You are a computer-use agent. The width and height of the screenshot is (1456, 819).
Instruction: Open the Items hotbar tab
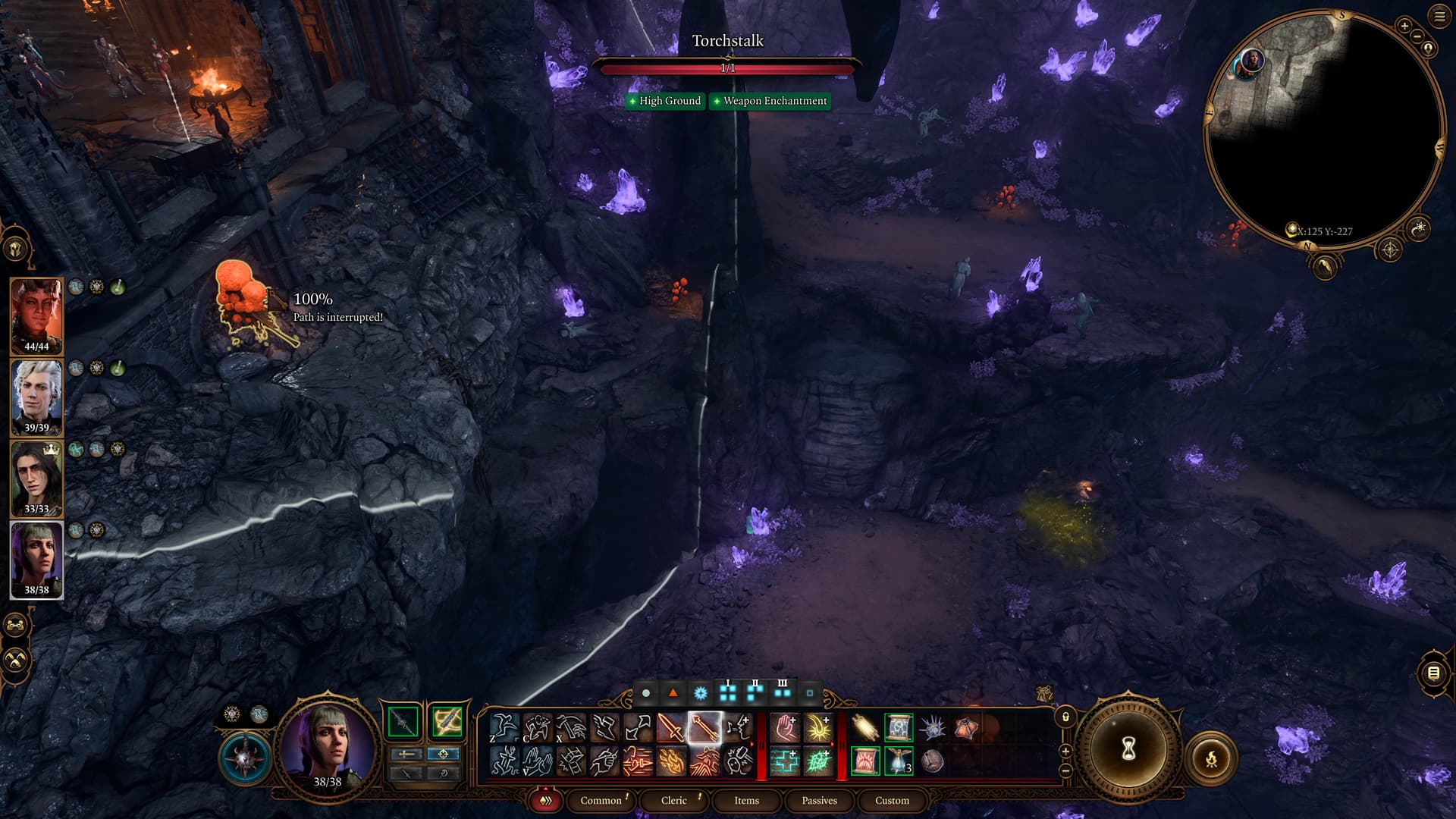tap(746, 800)
